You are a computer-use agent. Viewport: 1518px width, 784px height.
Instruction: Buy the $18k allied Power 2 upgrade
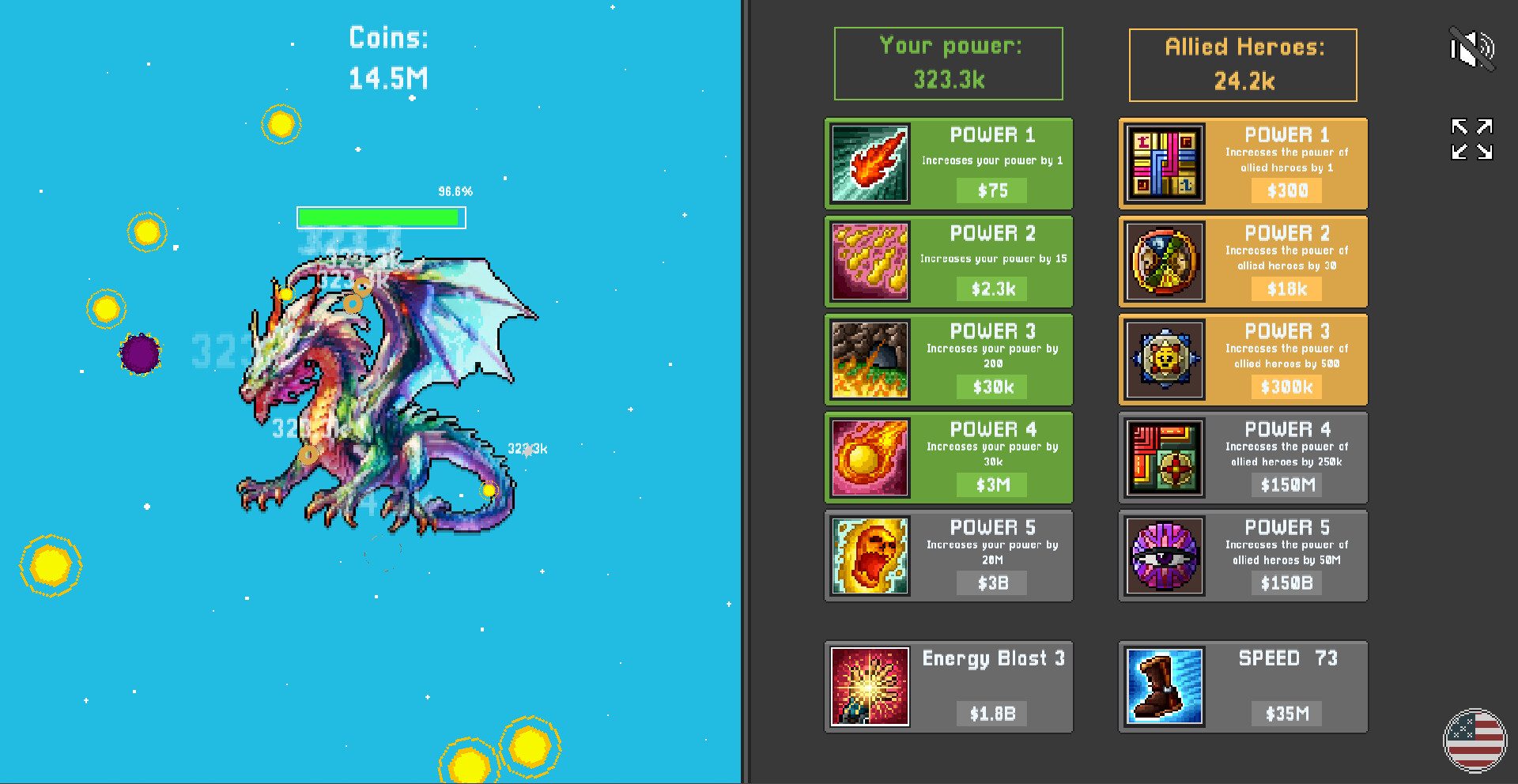tap(1286, 289)
